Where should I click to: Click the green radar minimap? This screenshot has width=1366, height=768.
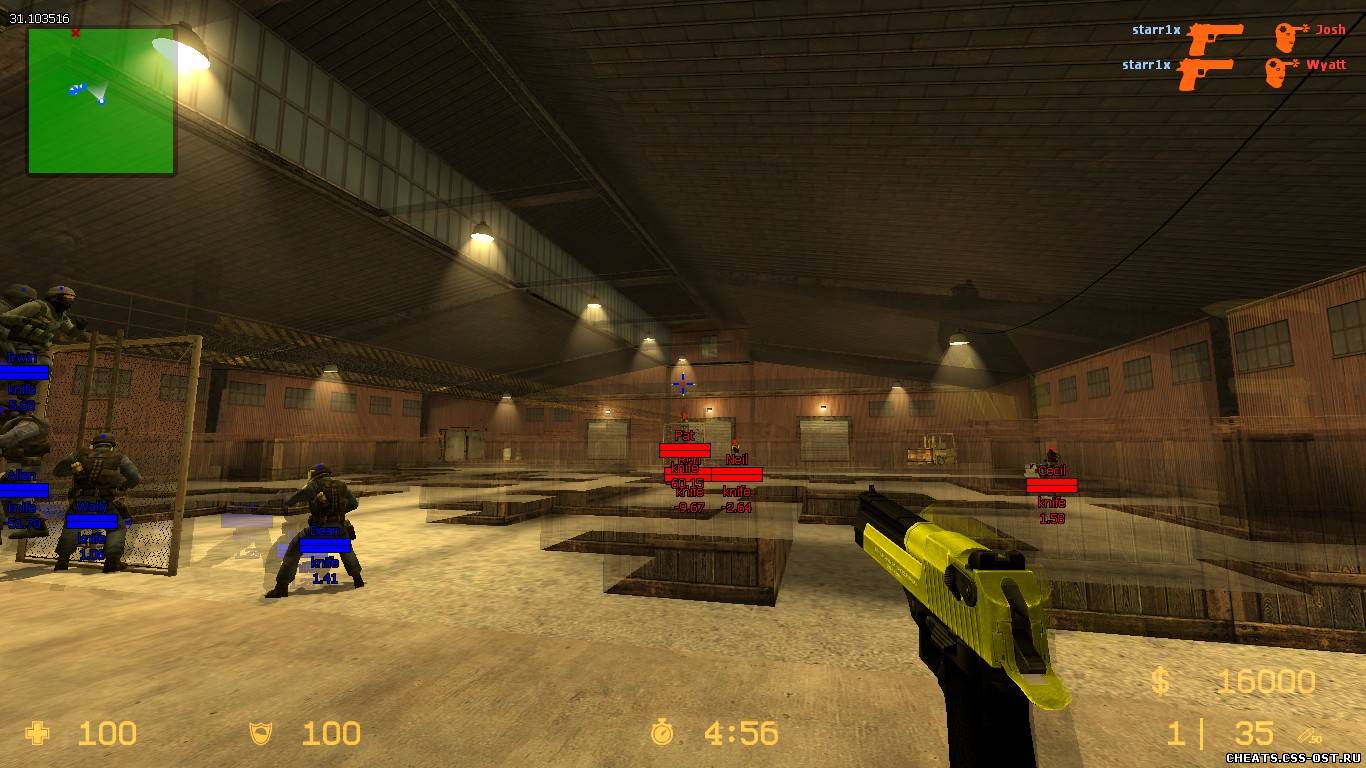coord(101,100)
